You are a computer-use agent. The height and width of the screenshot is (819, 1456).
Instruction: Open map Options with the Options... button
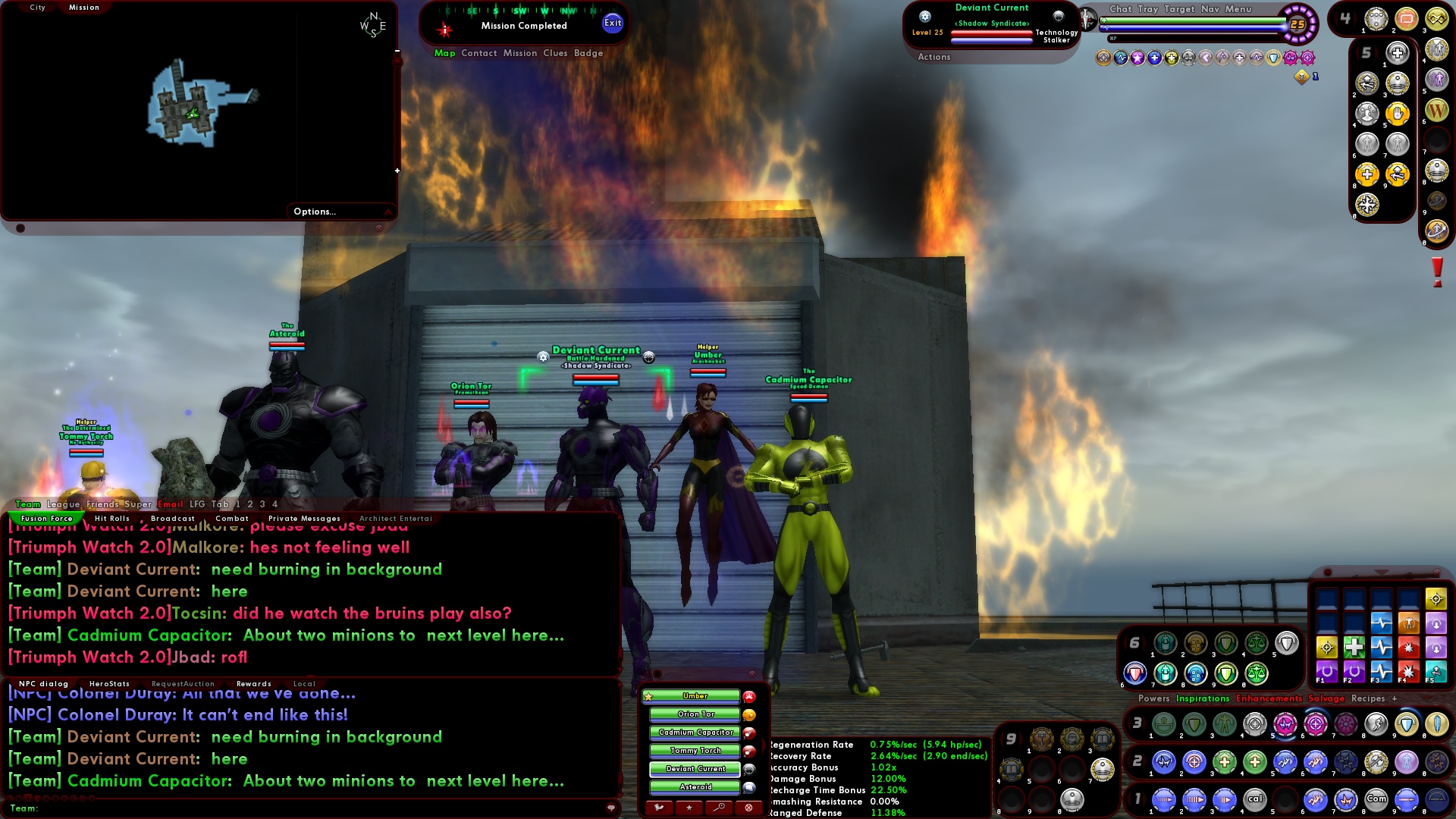314,211
